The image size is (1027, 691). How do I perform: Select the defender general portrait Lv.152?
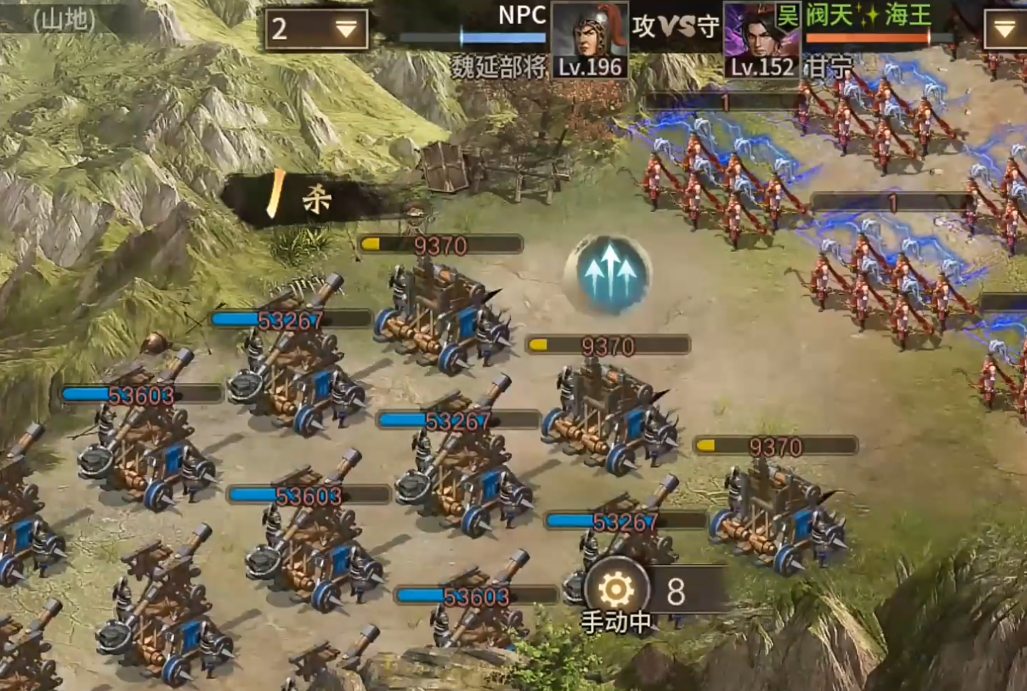point(762,39)
